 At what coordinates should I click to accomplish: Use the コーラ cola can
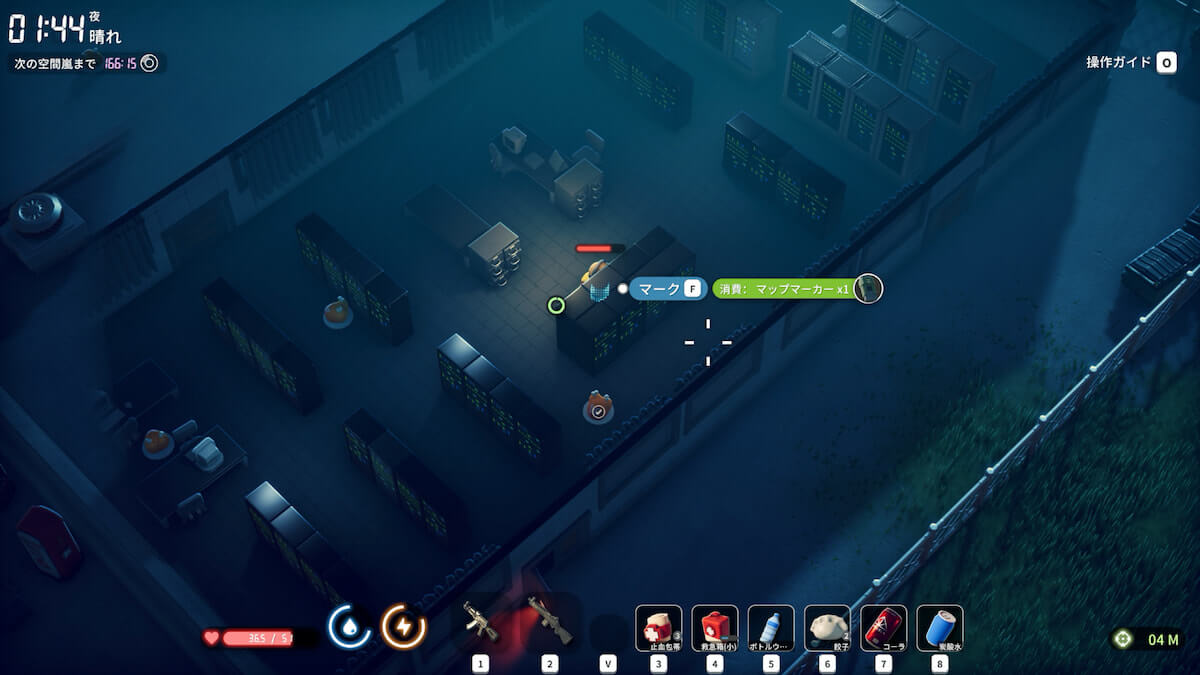(x=884, y=628)
